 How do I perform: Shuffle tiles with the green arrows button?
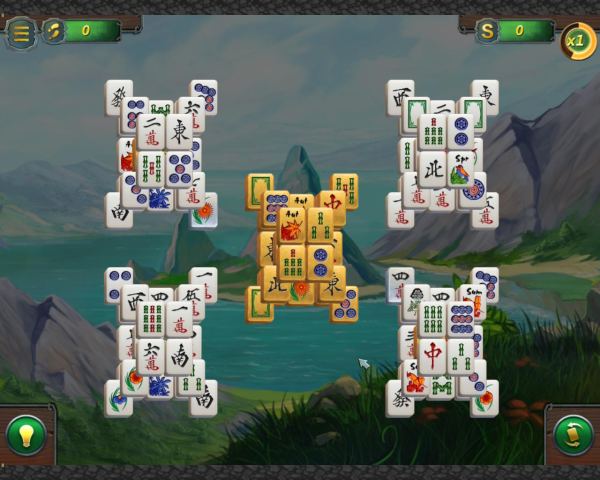[574, 435]
